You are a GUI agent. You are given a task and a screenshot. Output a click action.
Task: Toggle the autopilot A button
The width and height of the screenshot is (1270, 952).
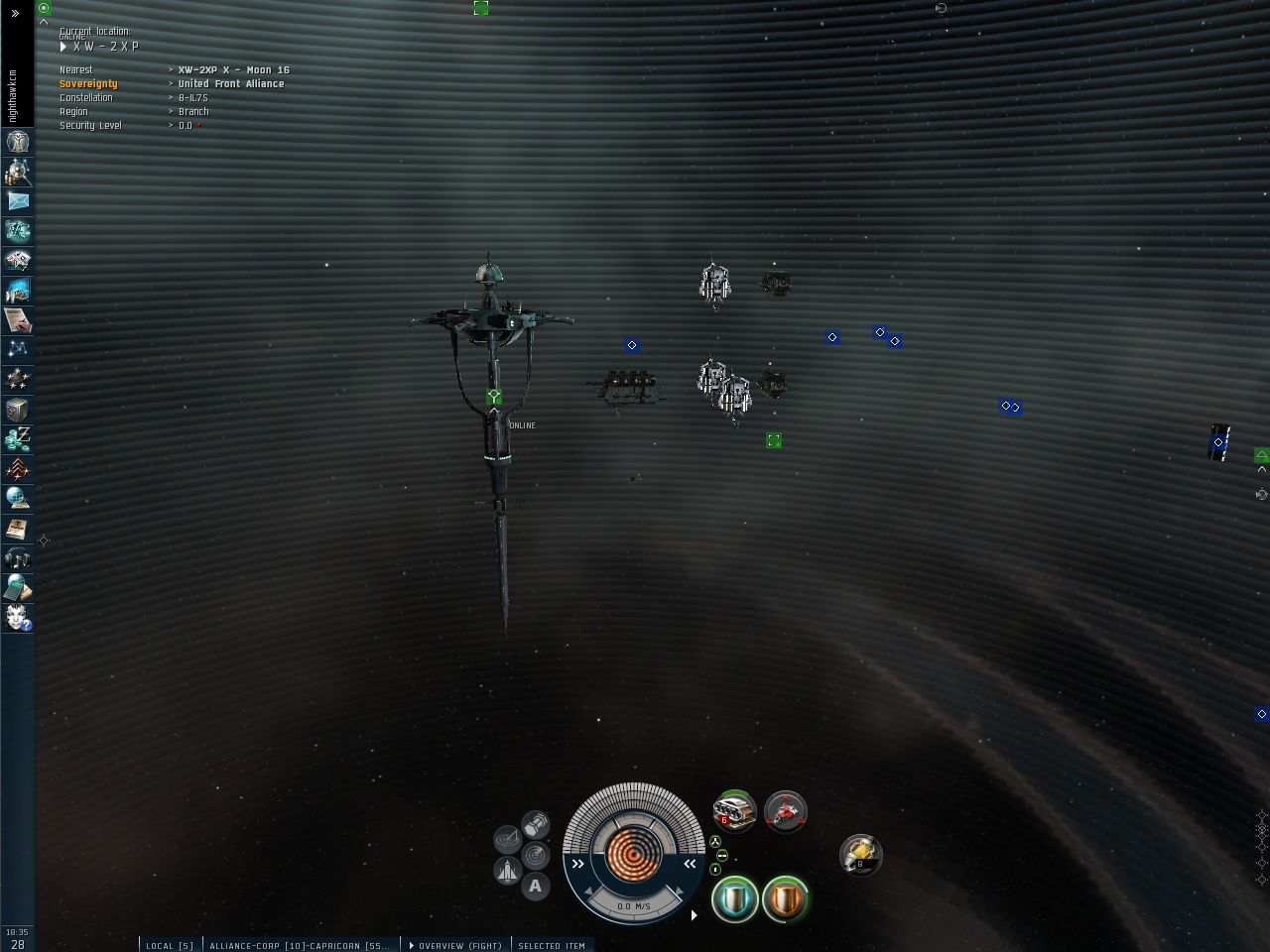tap(536, 886)
